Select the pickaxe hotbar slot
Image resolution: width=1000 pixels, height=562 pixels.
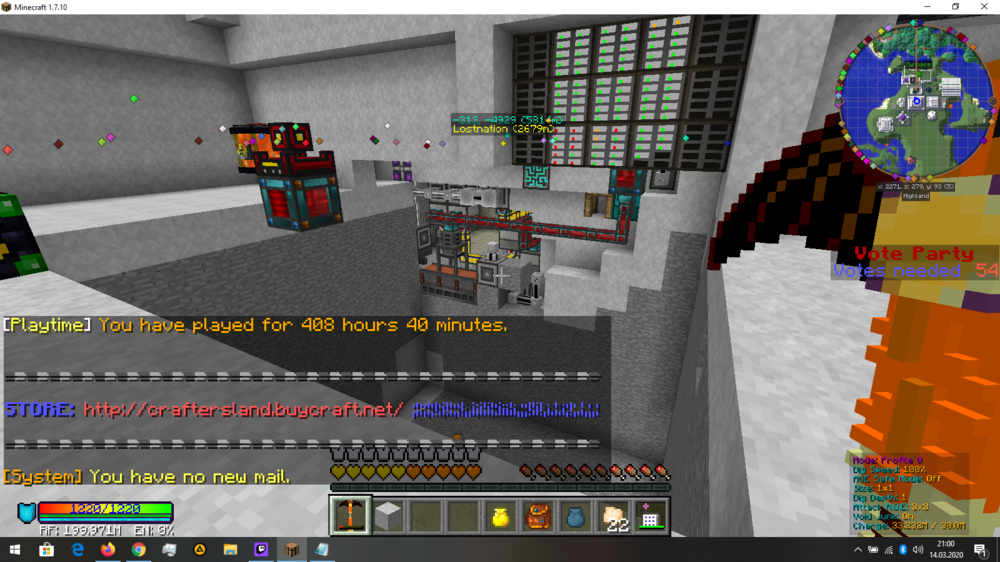pos(351,515)
